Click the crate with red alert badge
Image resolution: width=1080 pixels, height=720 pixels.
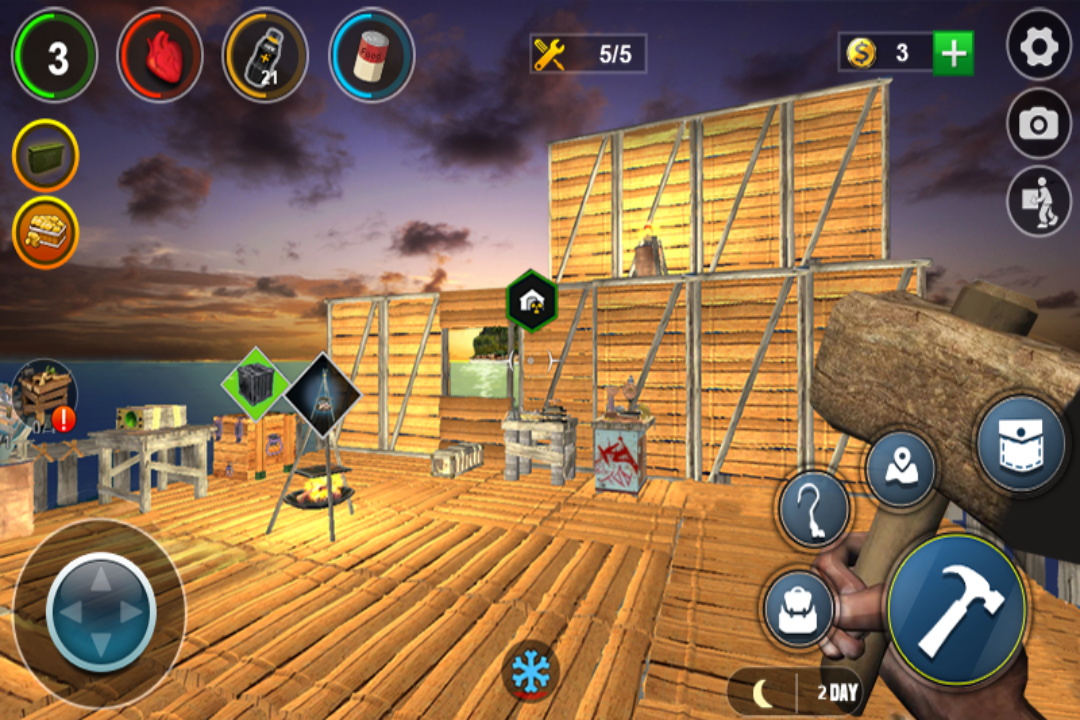click(x=45, y=395)
